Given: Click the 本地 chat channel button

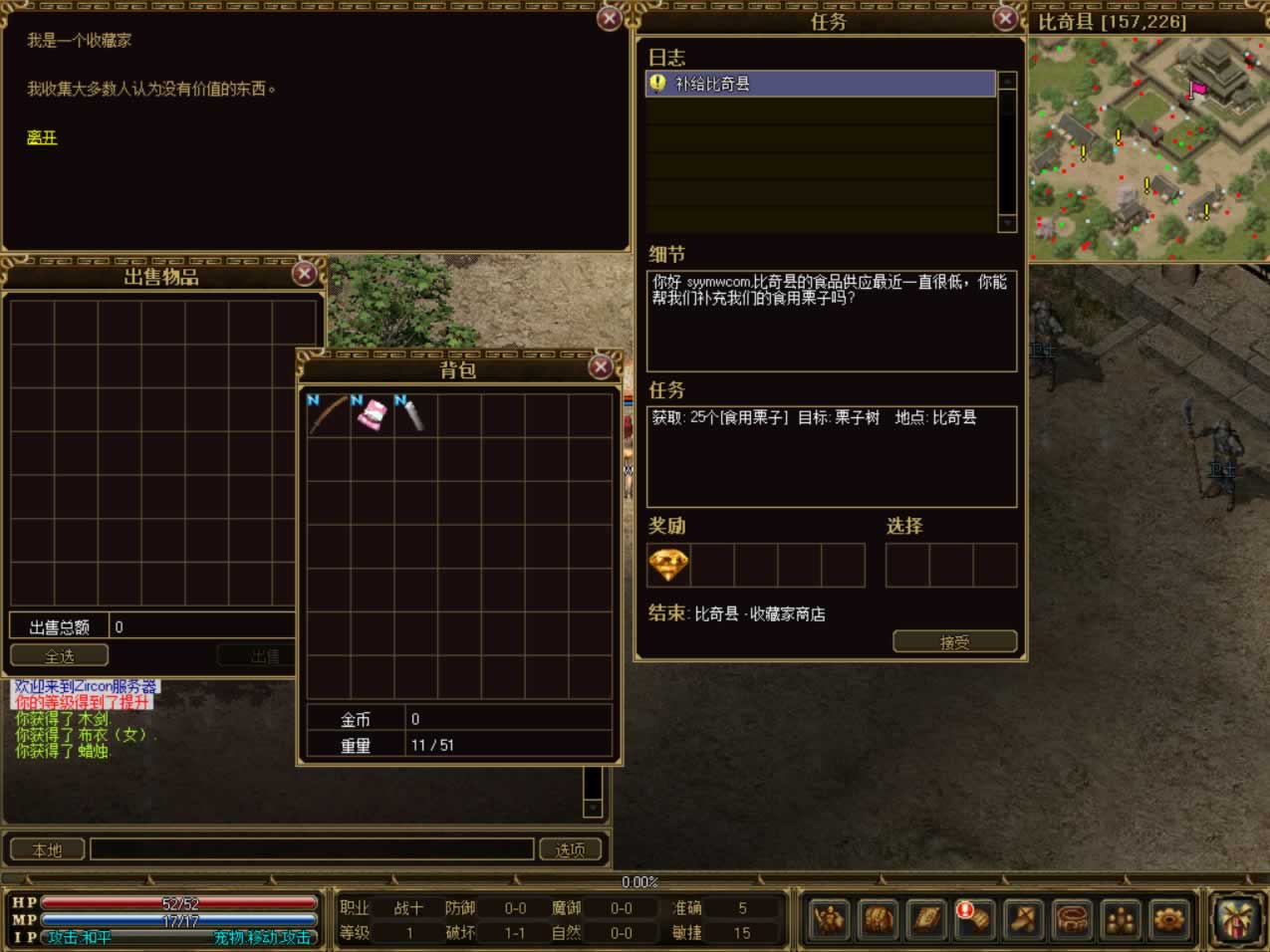Looking at the screenshot, I should (x=47, y=849).
